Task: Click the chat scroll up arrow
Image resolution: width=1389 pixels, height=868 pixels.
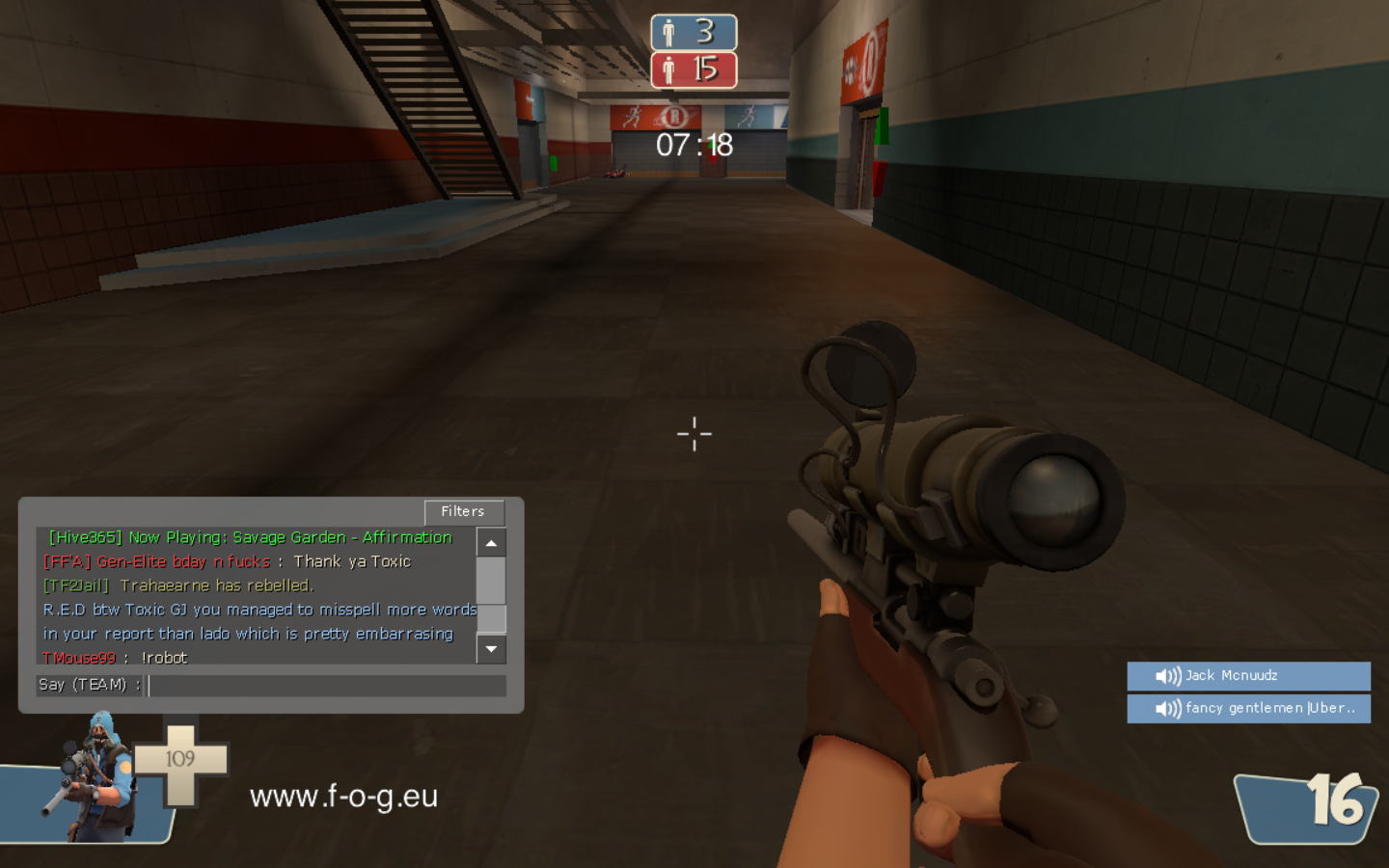Action: tap(491, 543)
